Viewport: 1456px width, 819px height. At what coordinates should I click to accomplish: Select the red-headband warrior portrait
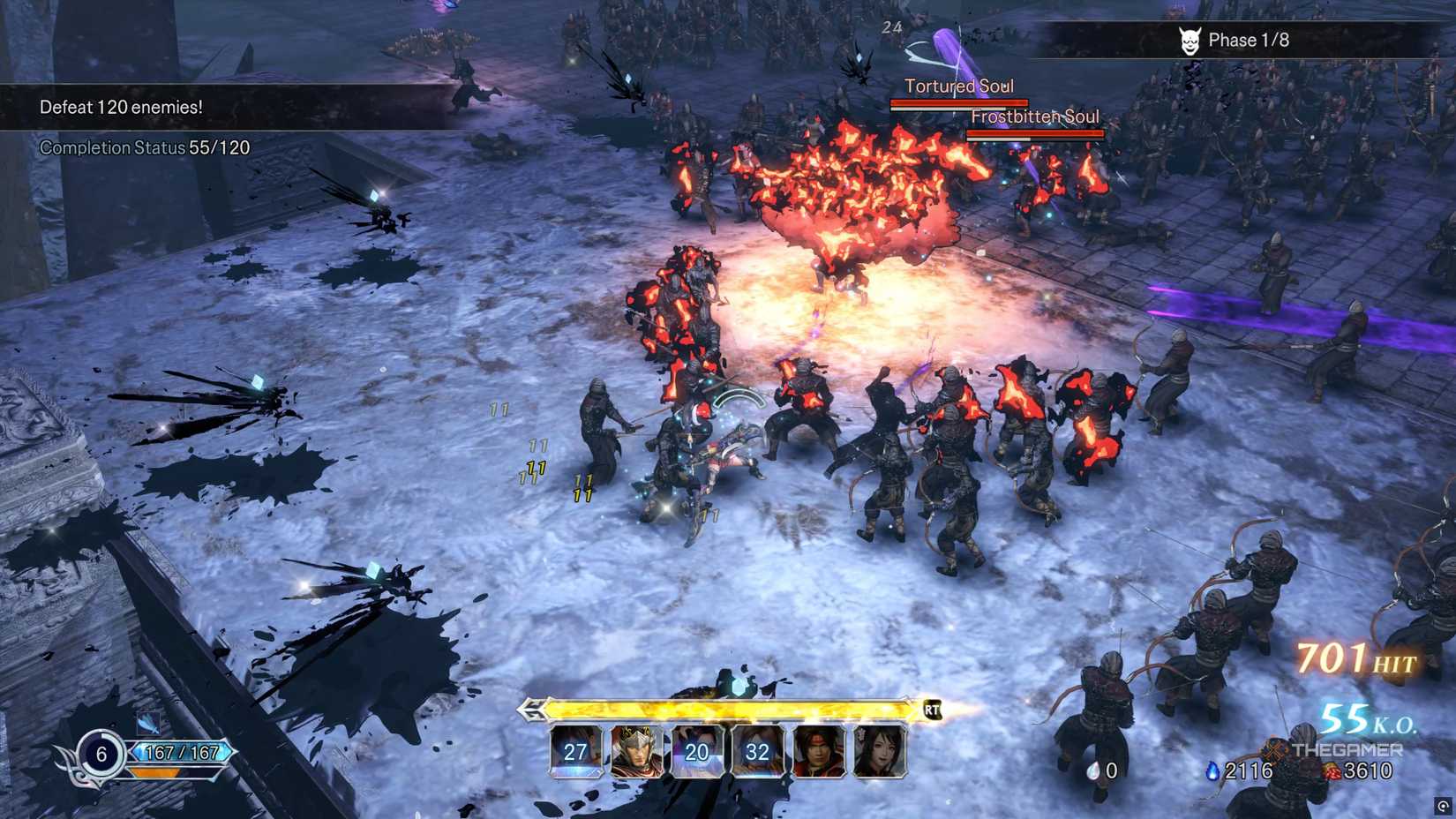point(816,750)
